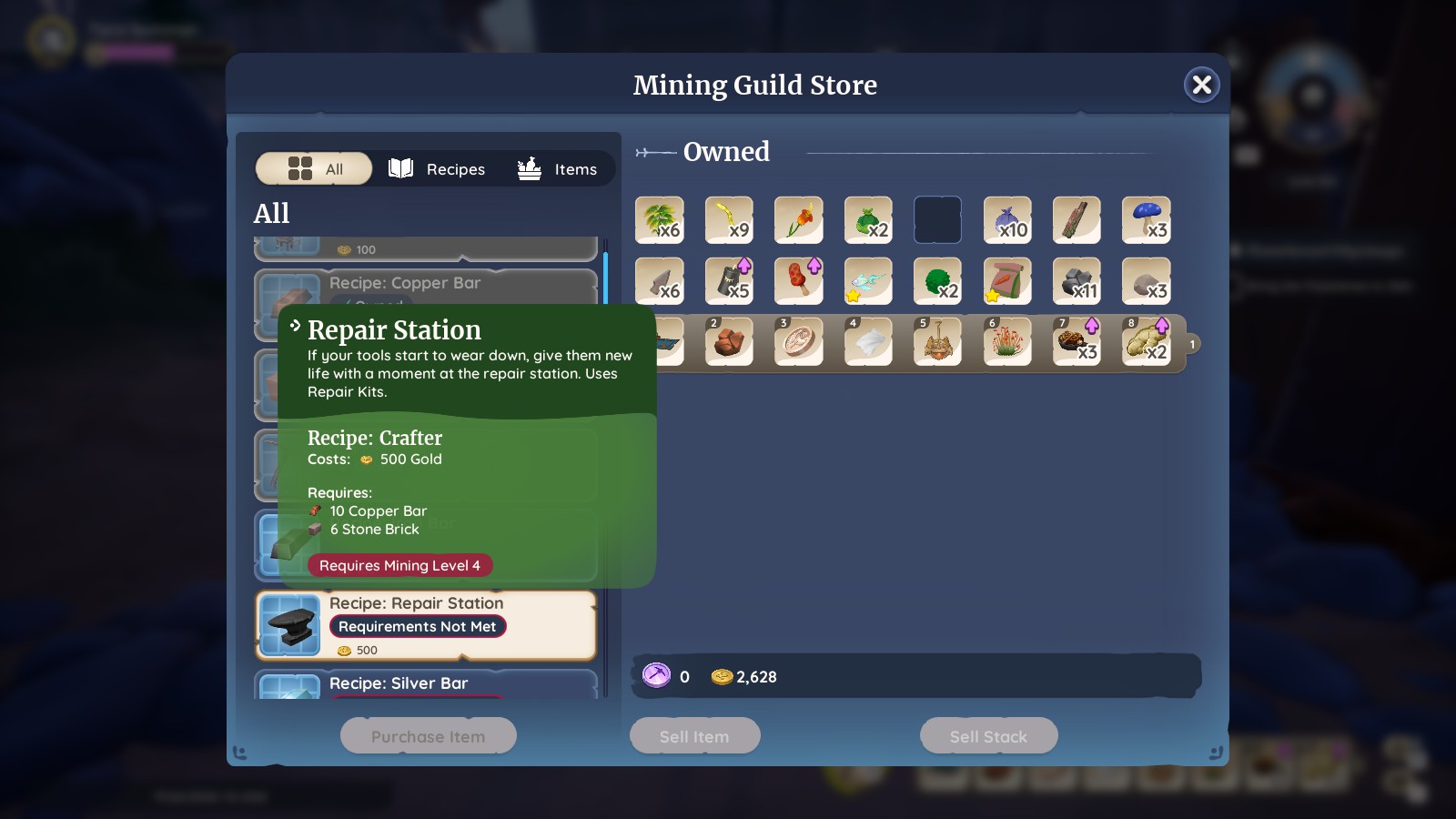1456x819 pixels.
Task: Click the Purchase Item button
Action: [428, 735]
